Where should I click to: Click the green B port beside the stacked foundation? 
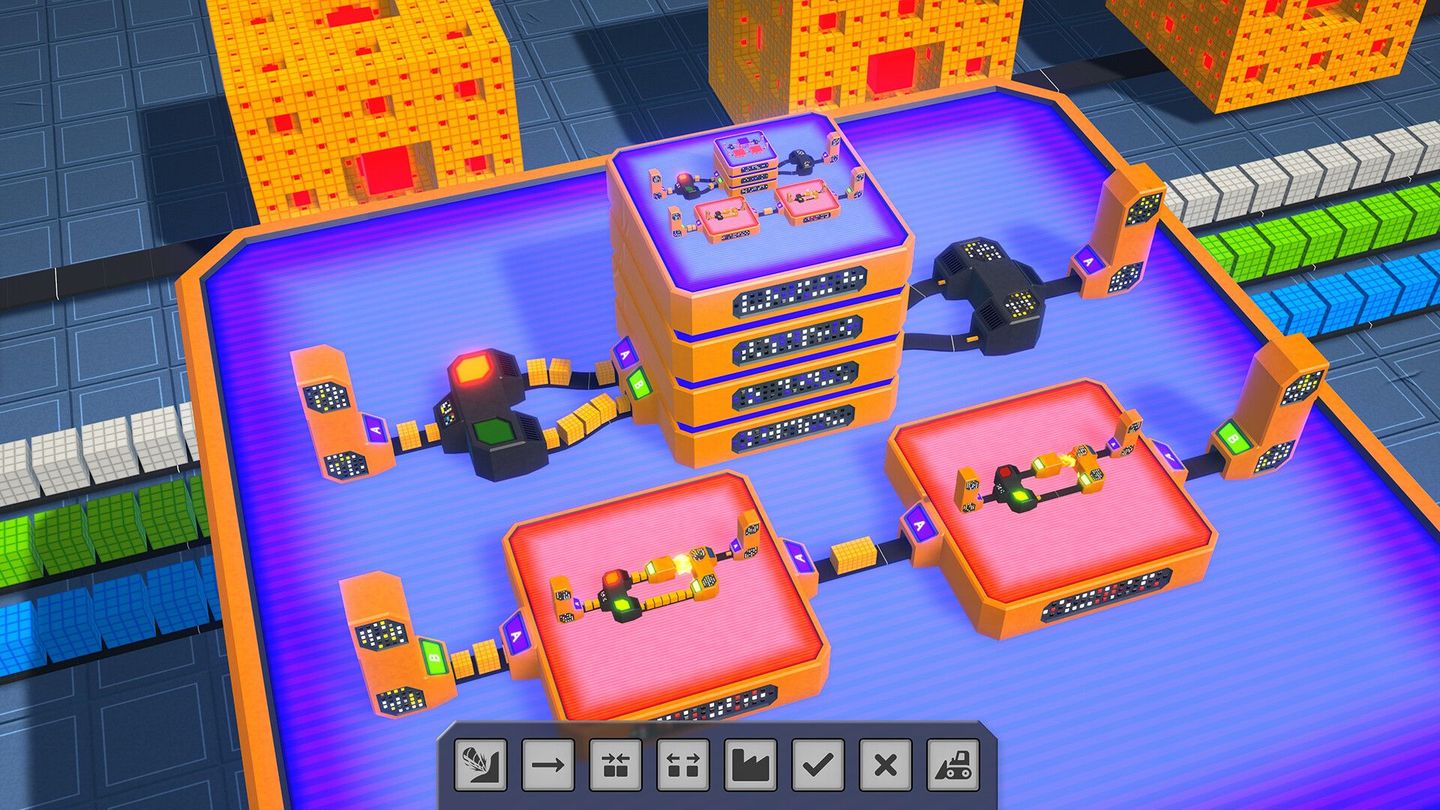click(638, 385)
